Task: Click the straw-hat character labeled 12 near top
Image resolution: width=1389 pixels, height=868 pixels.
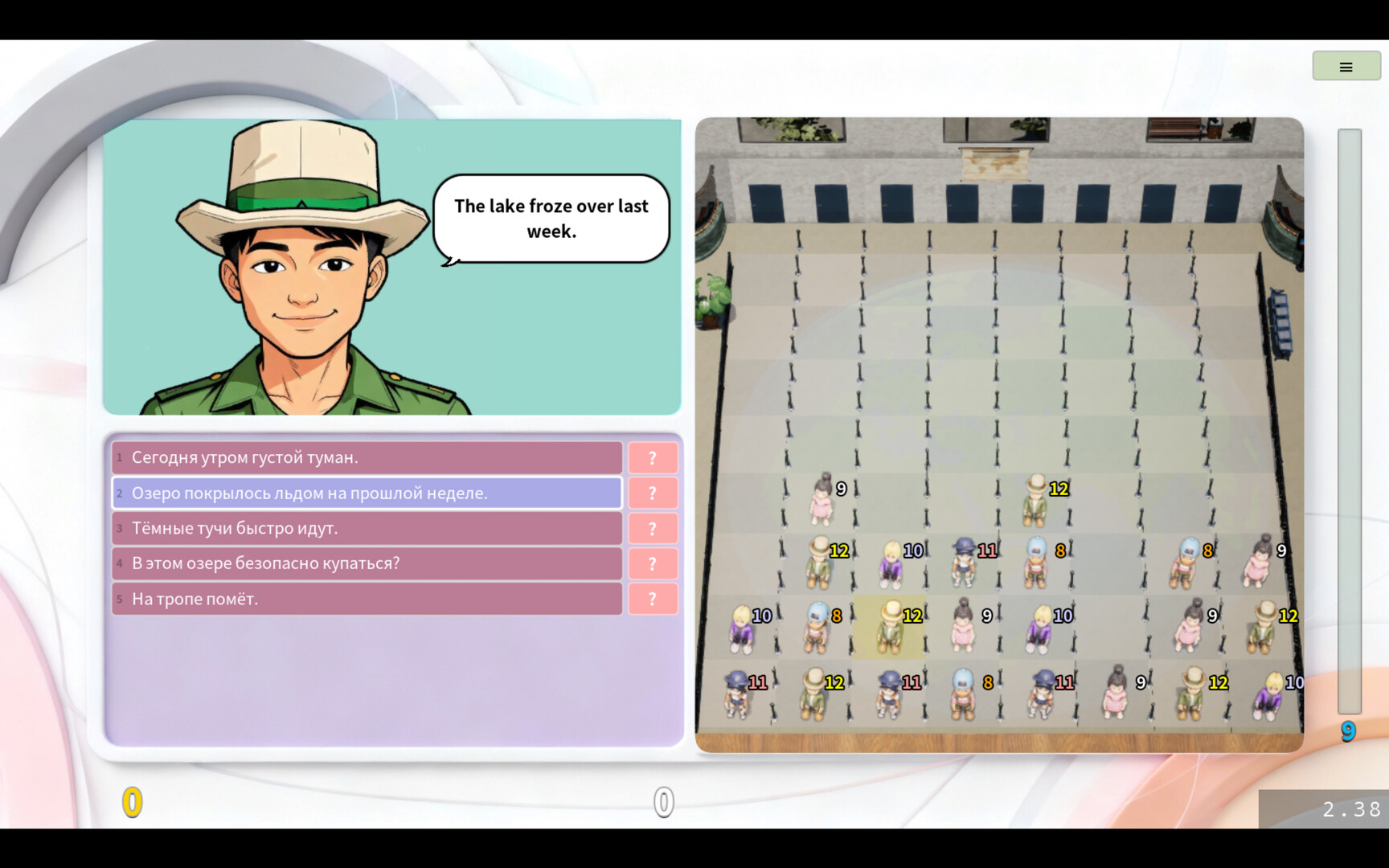Action: tap(1035, 494)
